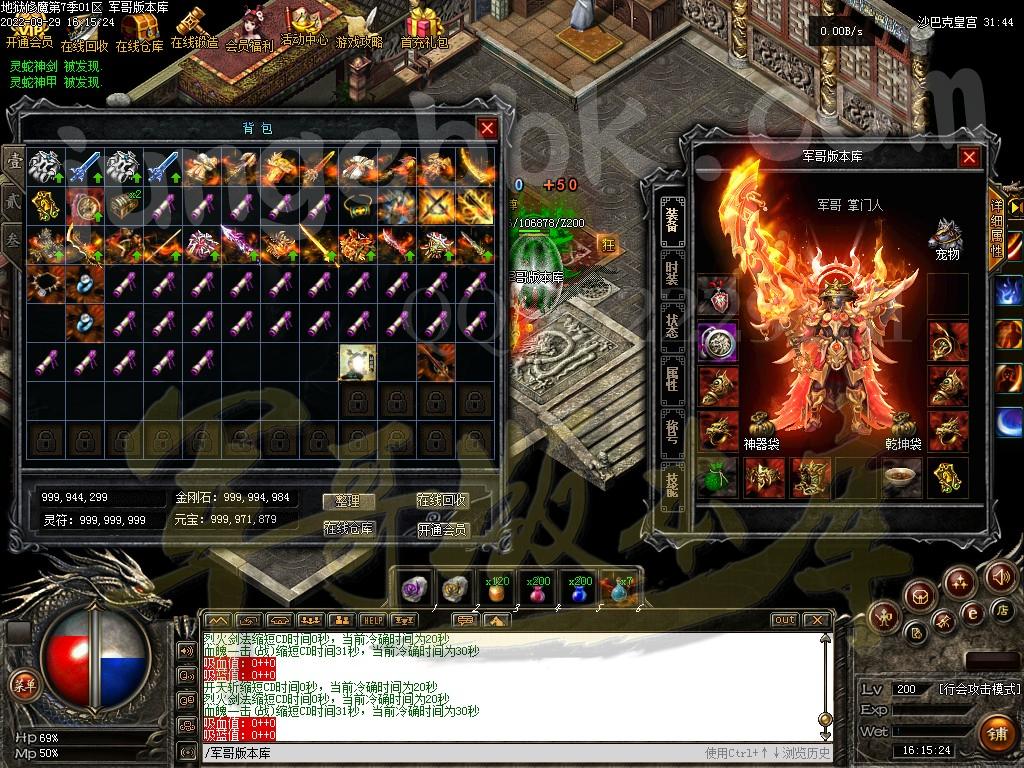Open the 乾坤袋 pouch
Screen dimensions: 1024x768
(x=902, y=426)
